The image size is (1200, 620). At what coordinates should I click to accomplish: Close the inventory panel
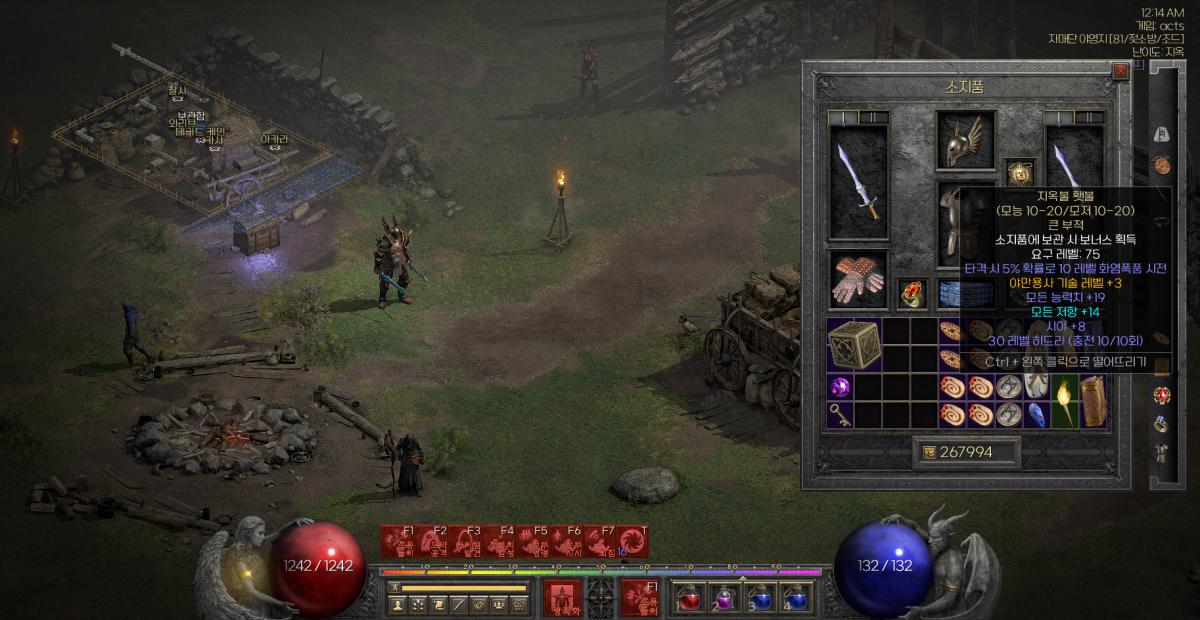[1120, 70]
